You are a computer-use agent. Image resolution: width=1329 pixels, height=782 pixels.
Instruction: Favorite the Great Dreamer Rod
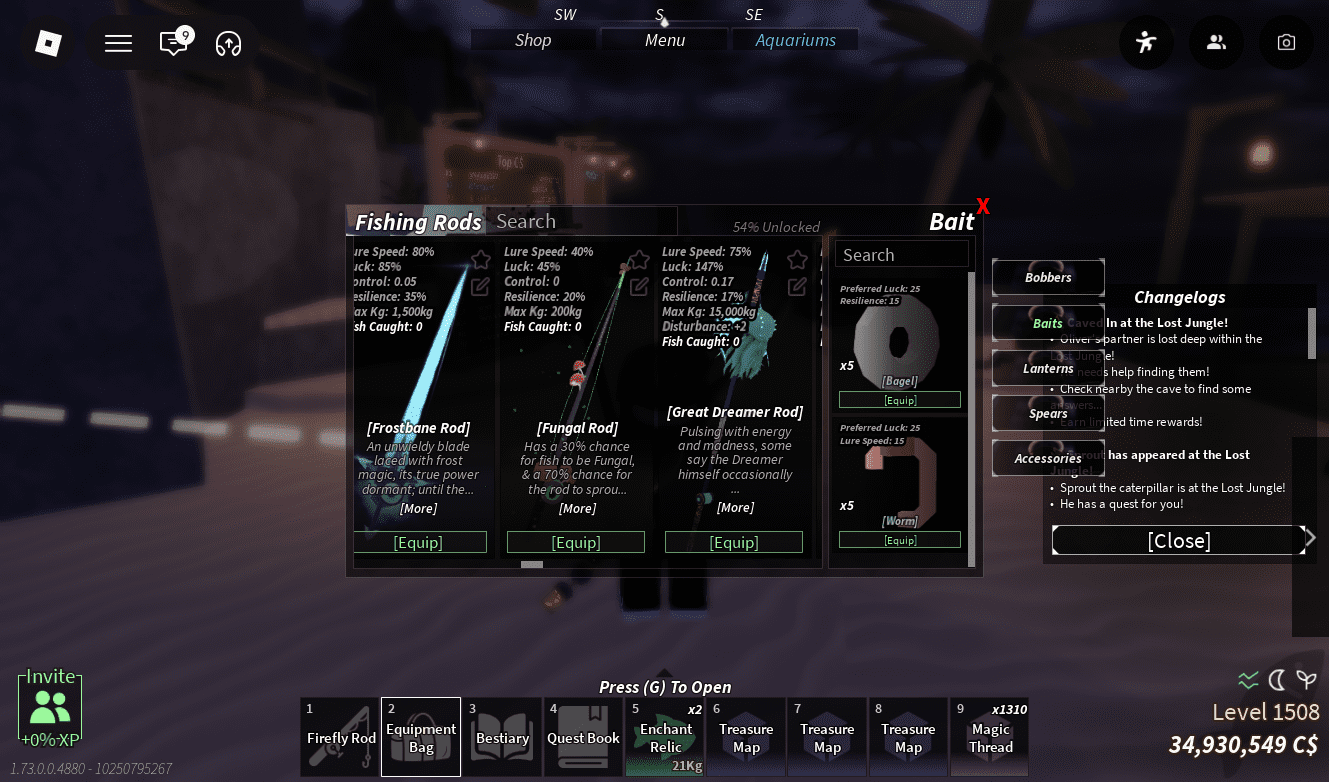click(x=796, y=258)
